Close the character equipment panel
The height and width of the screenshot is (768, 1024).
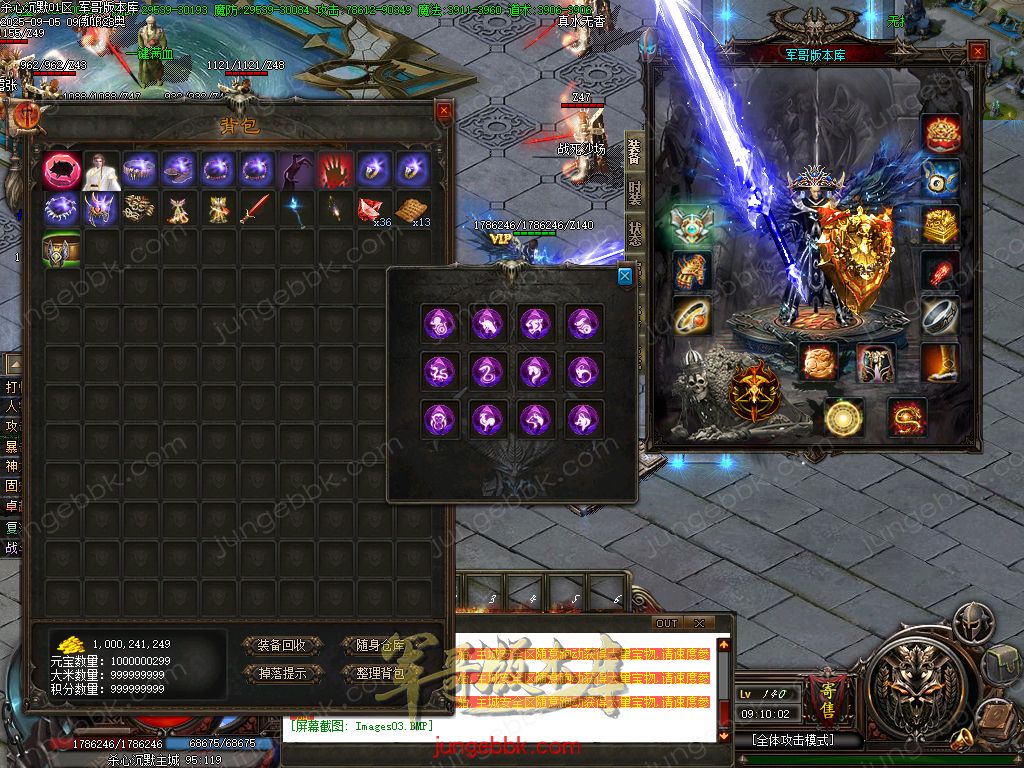[x=977, y=52]
